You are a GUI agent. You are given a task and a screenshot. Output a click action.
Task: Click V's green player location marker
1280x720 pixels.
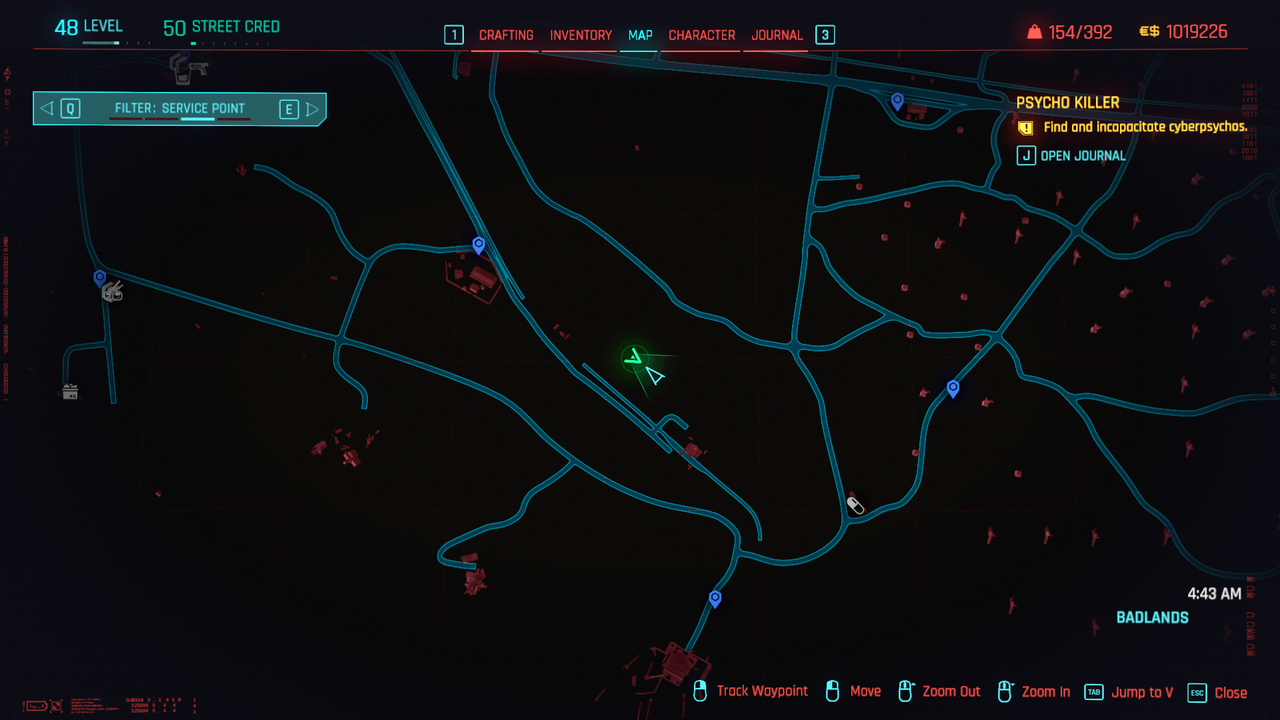click(633, 356)
